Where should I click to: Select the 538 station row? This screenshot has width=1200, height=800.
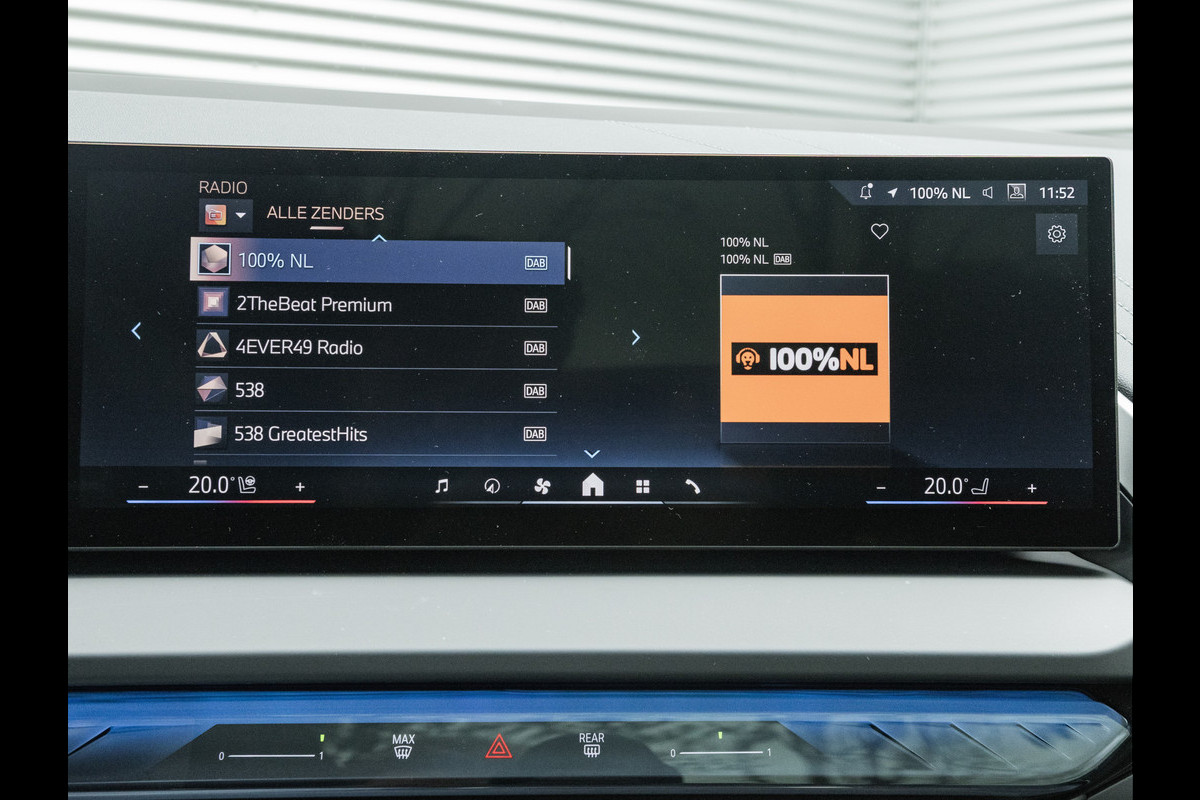tap(374, 390)
